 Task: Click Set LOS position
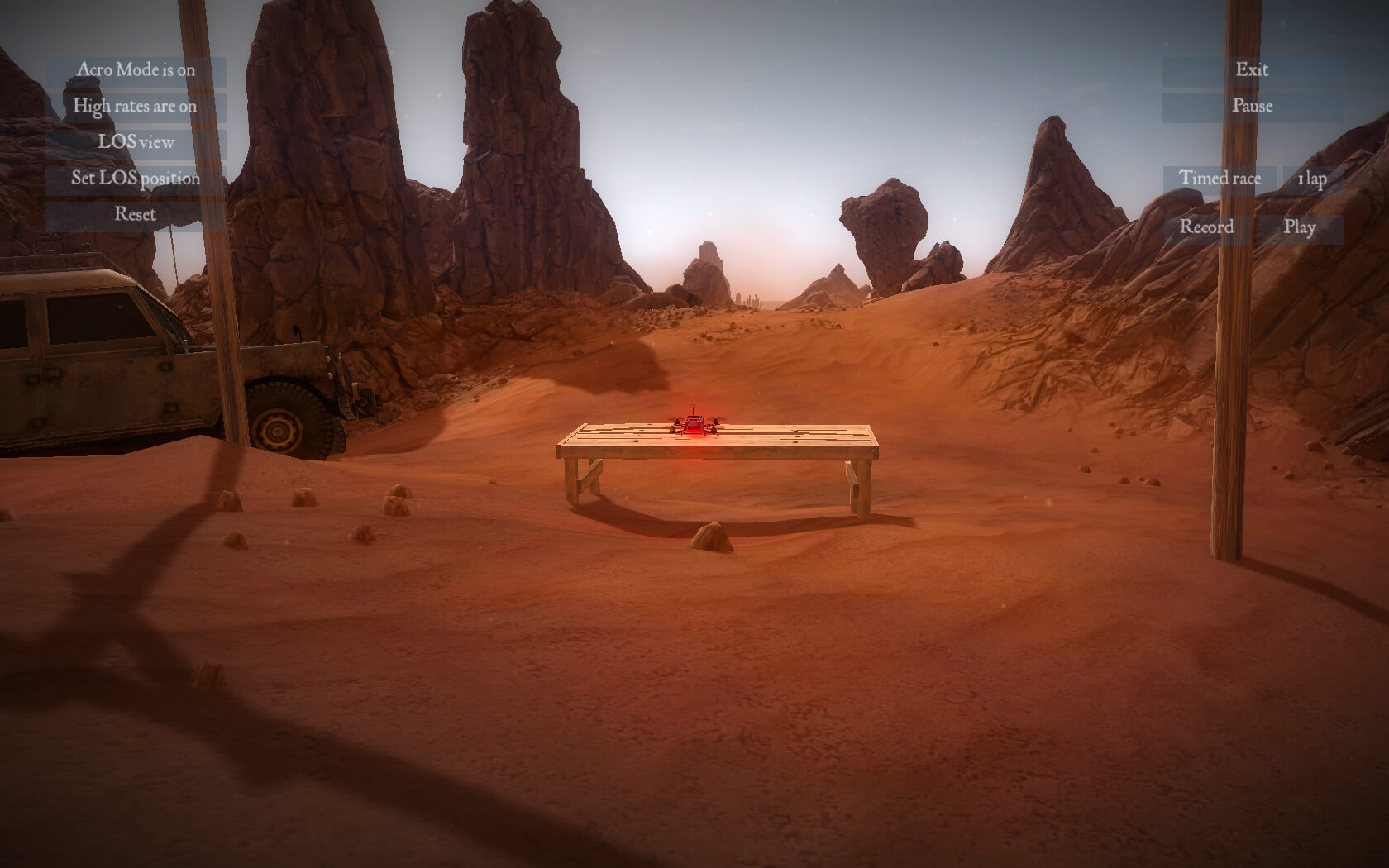tap(136, 179)
